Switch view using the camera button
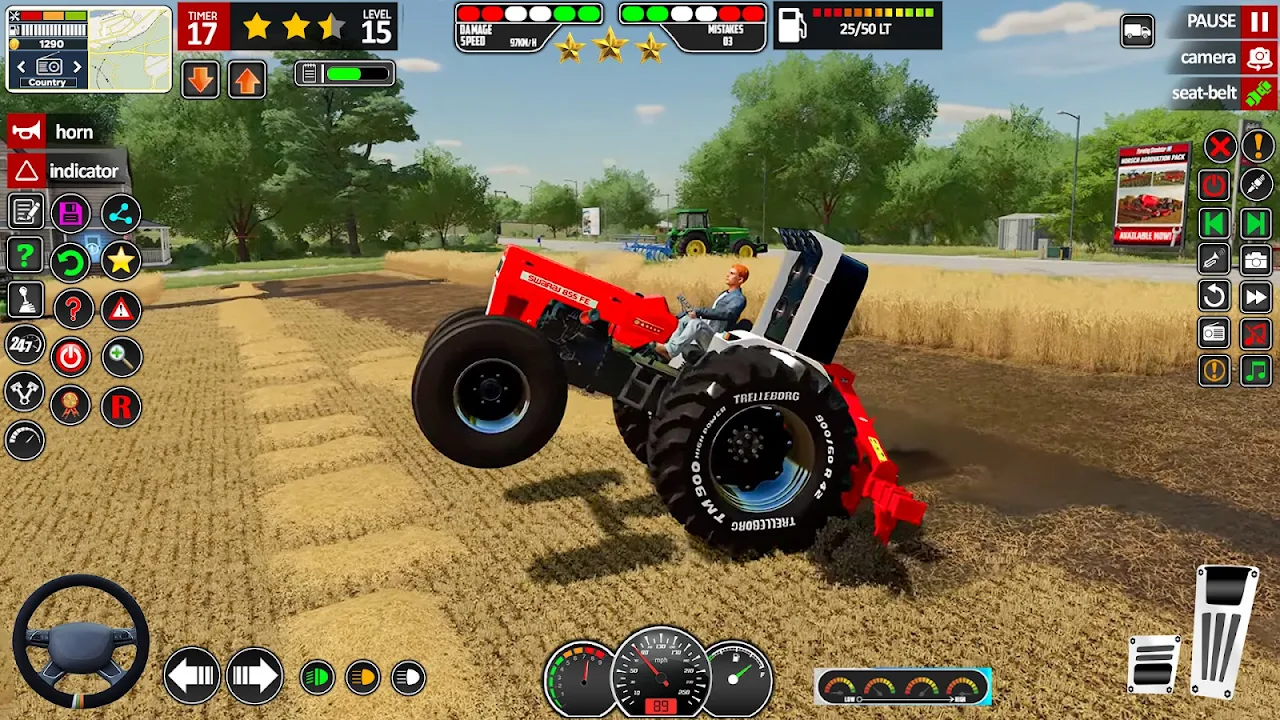 pyautogui.click(x=1227, y=58)
